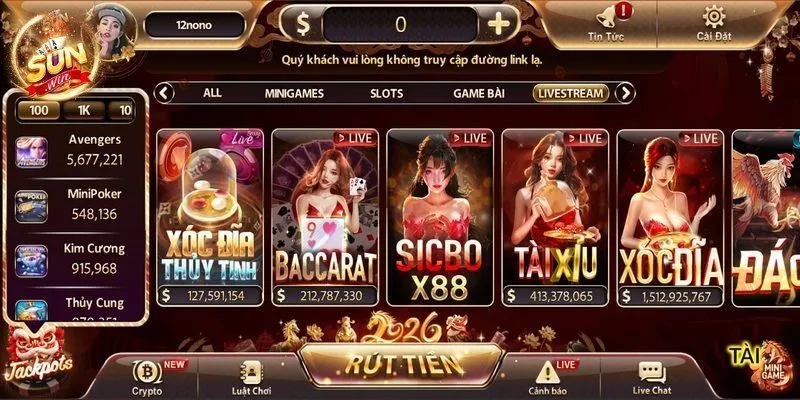Select the GAME BÀI tab
Viewport: 800px width, 400px height.
[x=479, y=93]
